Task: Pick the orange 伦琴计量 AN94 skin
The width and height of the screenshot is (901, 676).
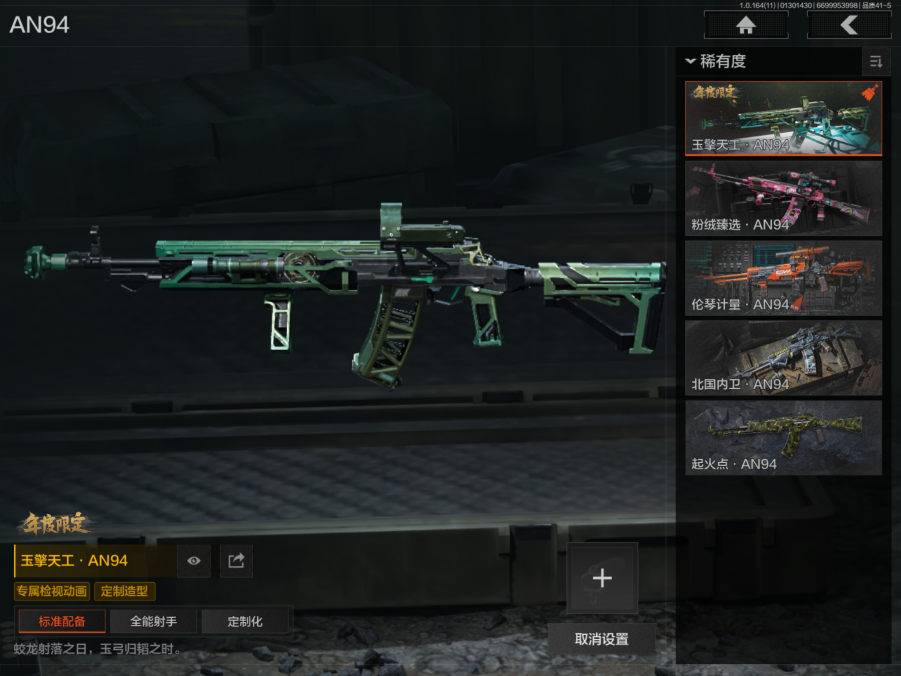Action: pyautogui.click(x=783, y=278)
